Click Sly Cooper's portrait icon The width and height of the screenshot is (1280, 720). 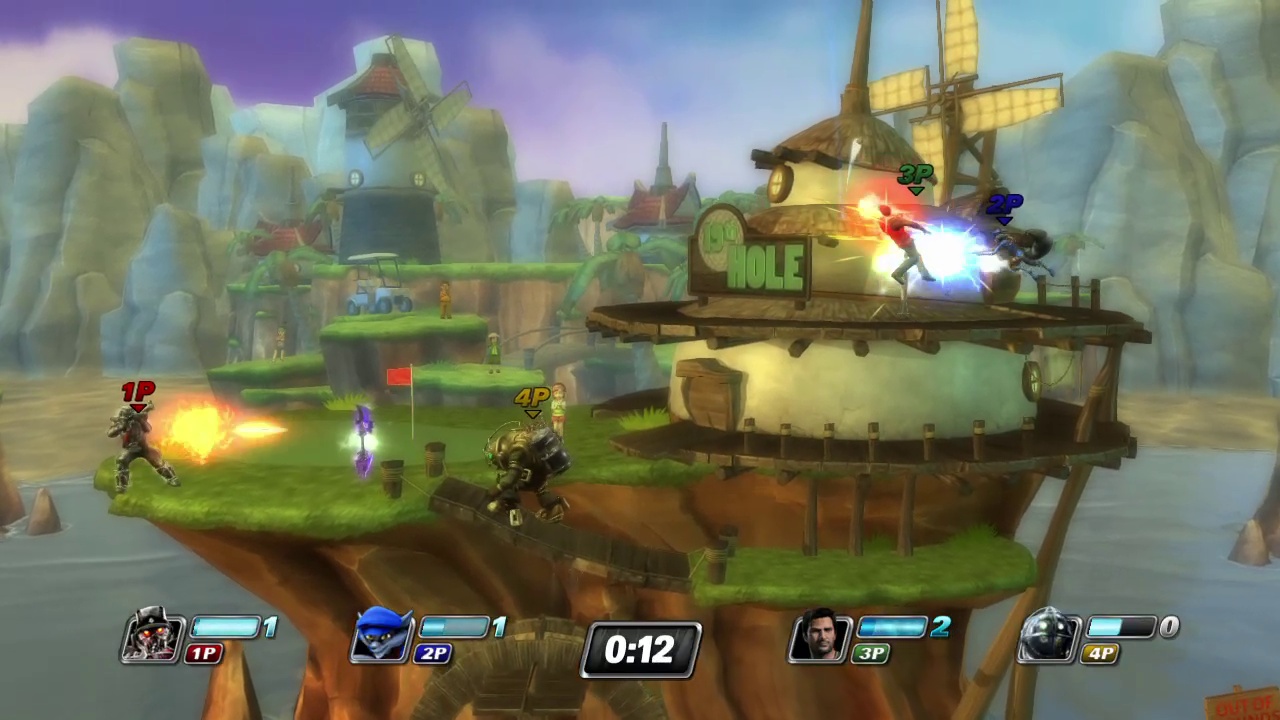[x=382, y=635]
